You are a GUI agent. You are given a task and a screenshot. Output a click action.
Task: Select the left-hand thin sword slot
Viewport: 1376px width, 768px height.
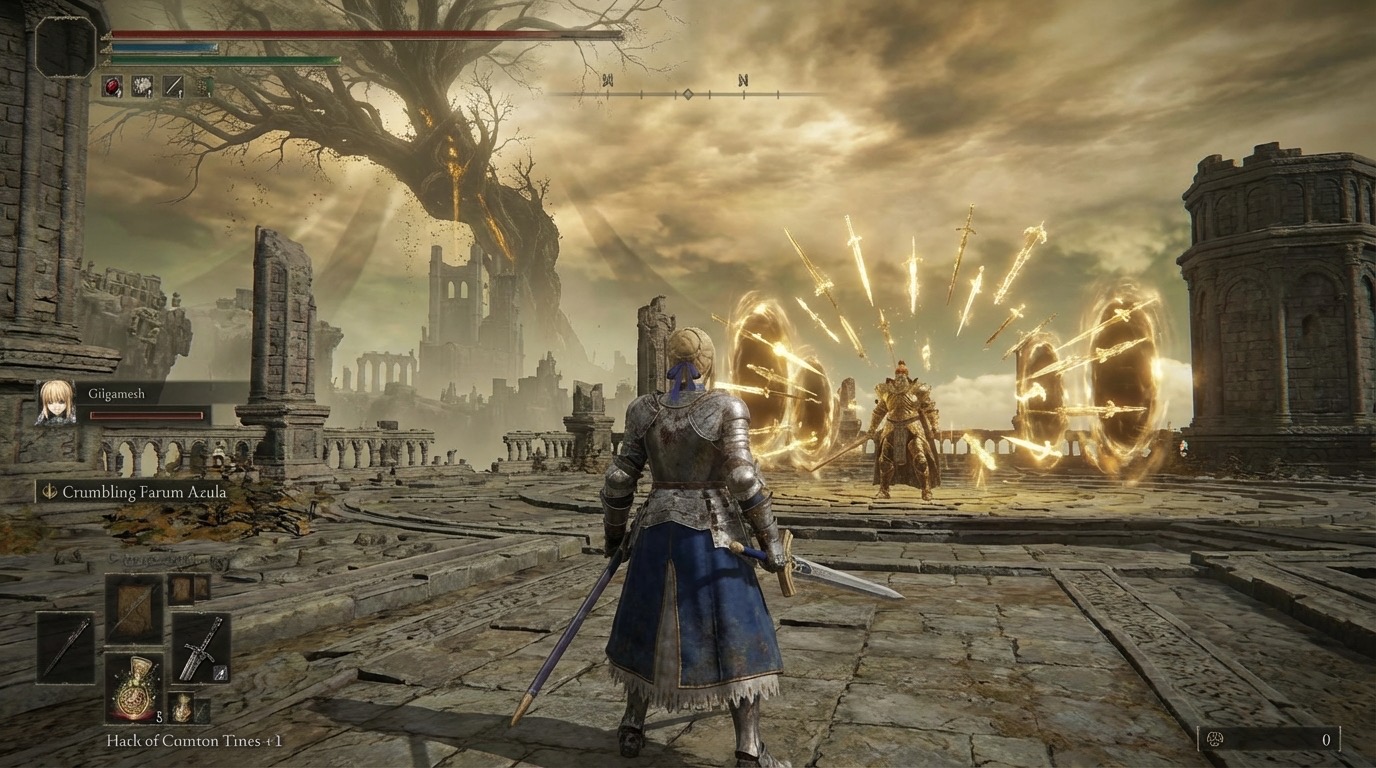point(65,647)
